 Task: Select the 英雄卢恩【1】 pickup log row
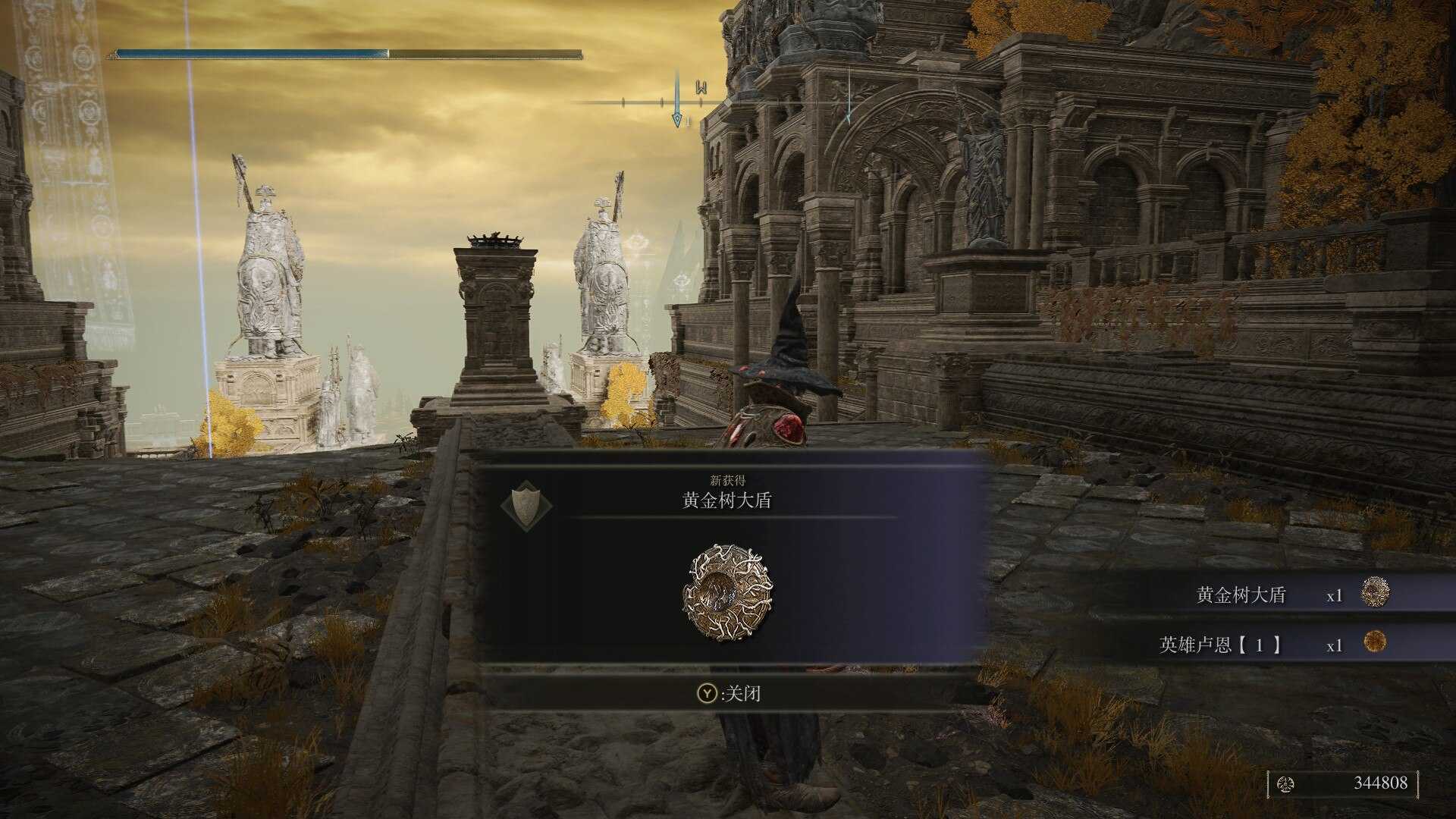click(1274, 645)
